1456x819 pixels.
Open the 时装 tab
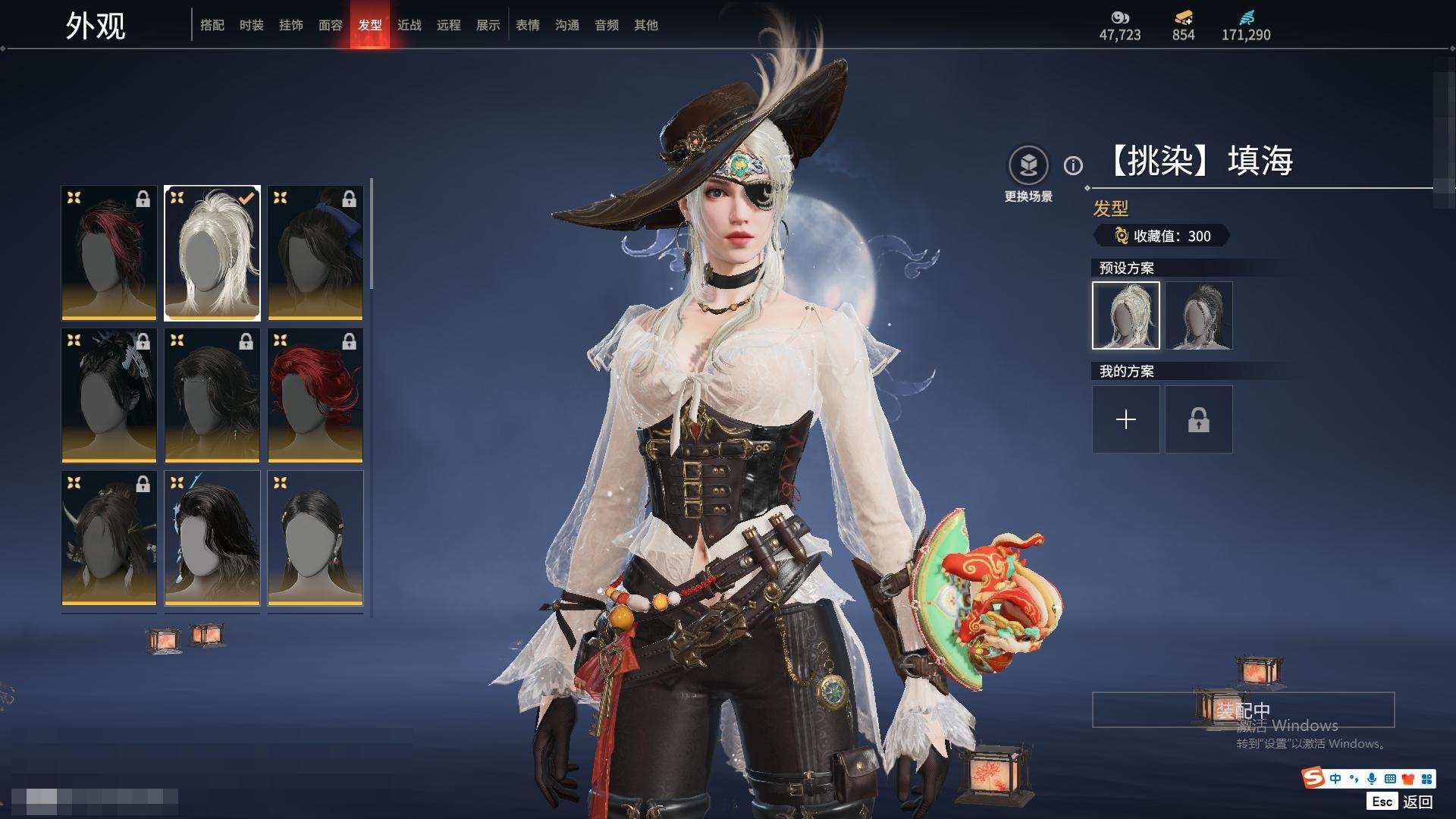[251, 25]
